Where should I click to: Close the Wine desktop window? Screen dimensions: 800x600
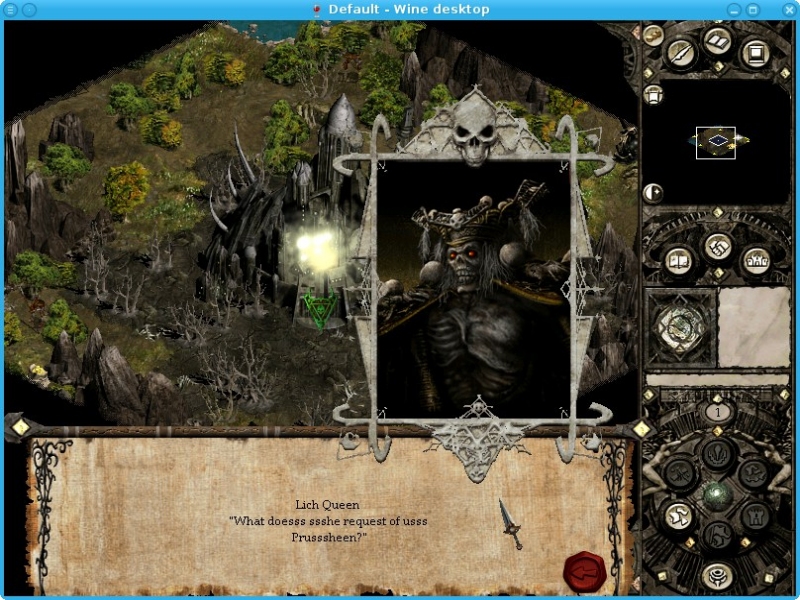[781, 9]
